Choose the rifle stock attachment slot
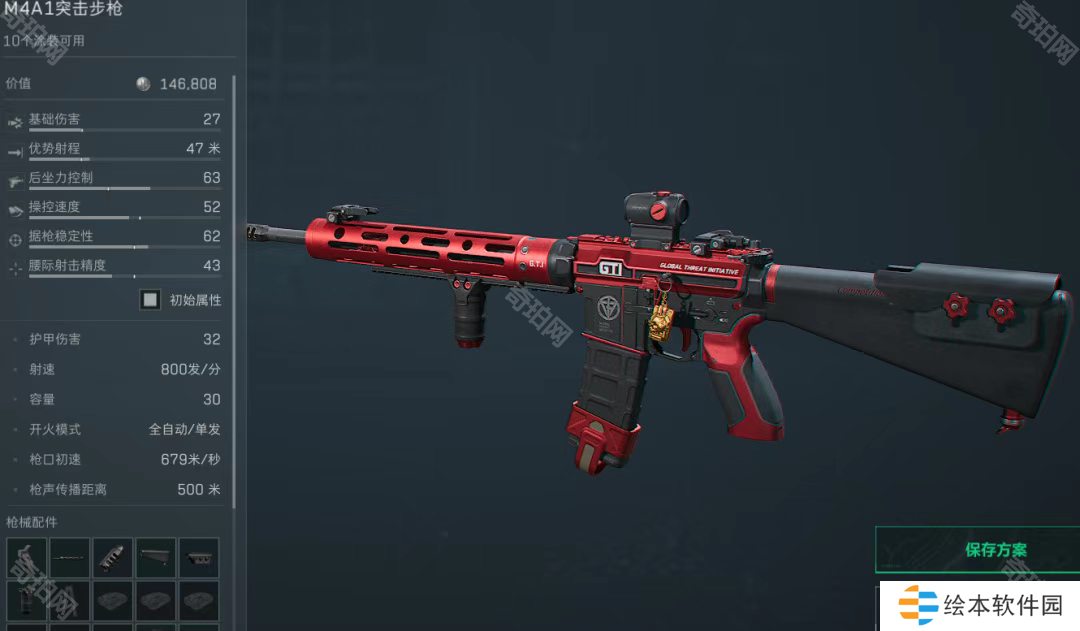Viewport: 1080px width, 631px height. [156, 557]
